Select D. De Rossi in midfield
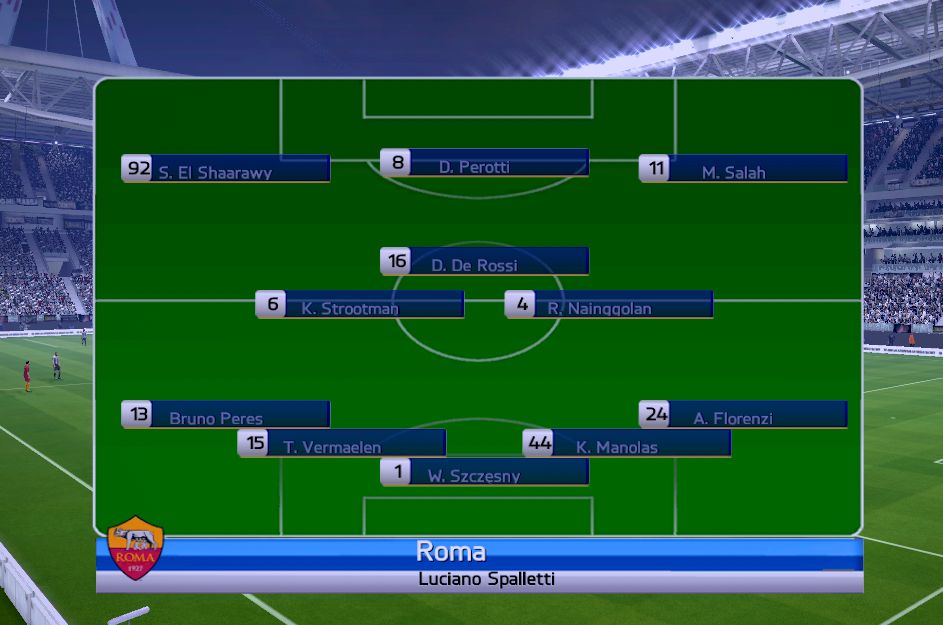Image resolution: width=943 pixels, height=625 pixels. point(486,262)
